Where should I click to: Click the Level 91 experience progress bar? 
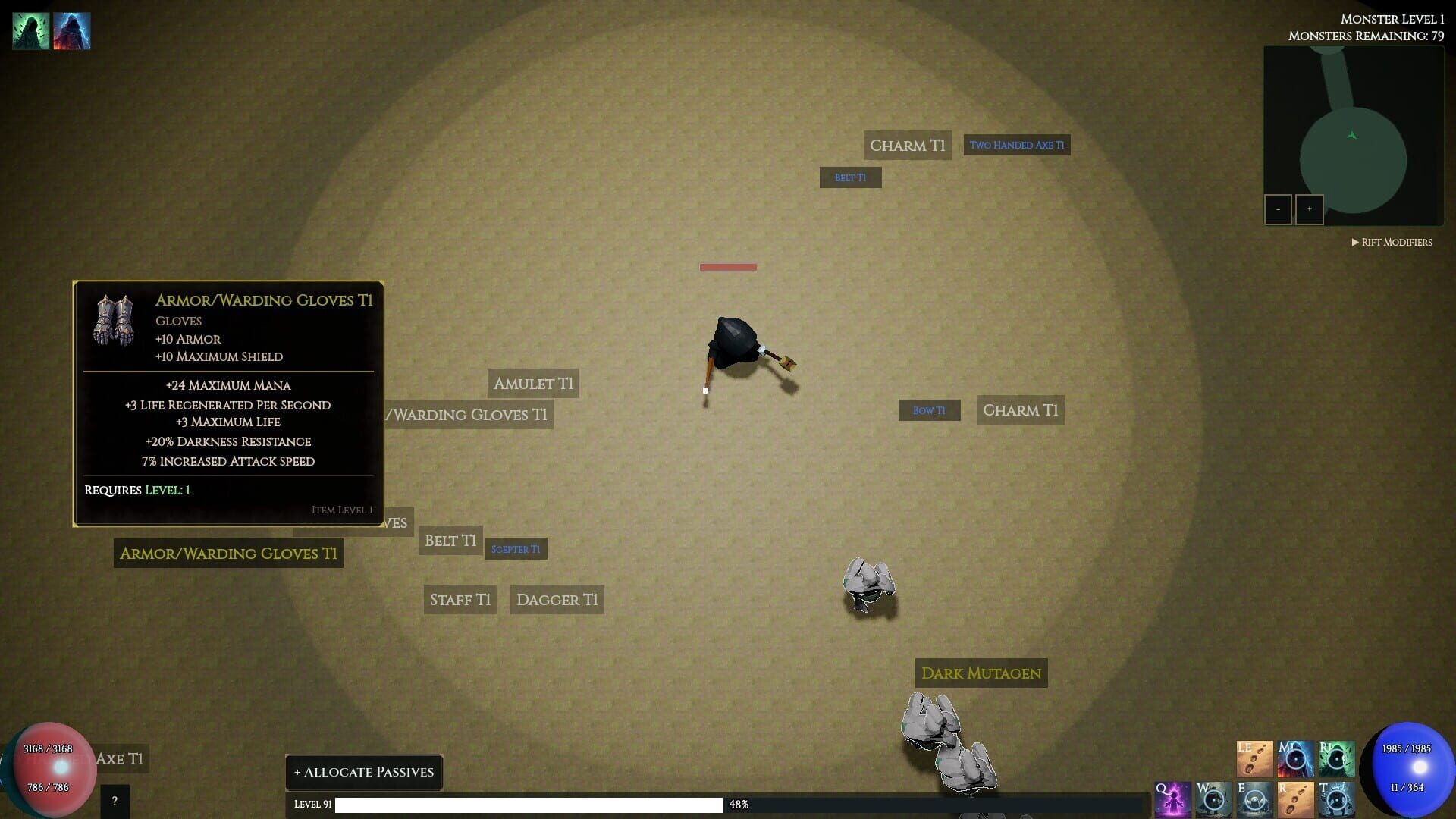coord(531,805)
